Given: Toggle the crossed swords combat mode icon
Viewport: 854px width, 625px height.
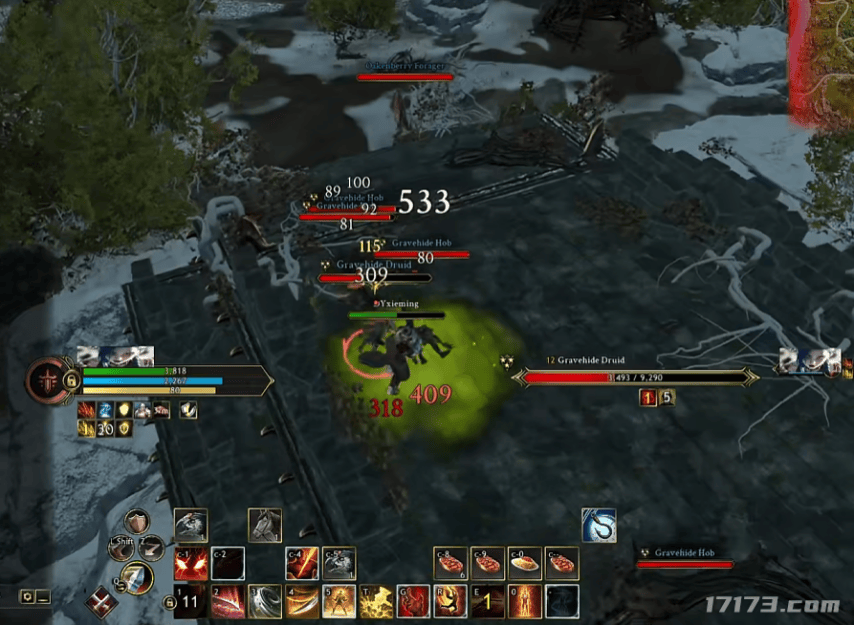Looking at the screenshot, I should click(99, 603).
